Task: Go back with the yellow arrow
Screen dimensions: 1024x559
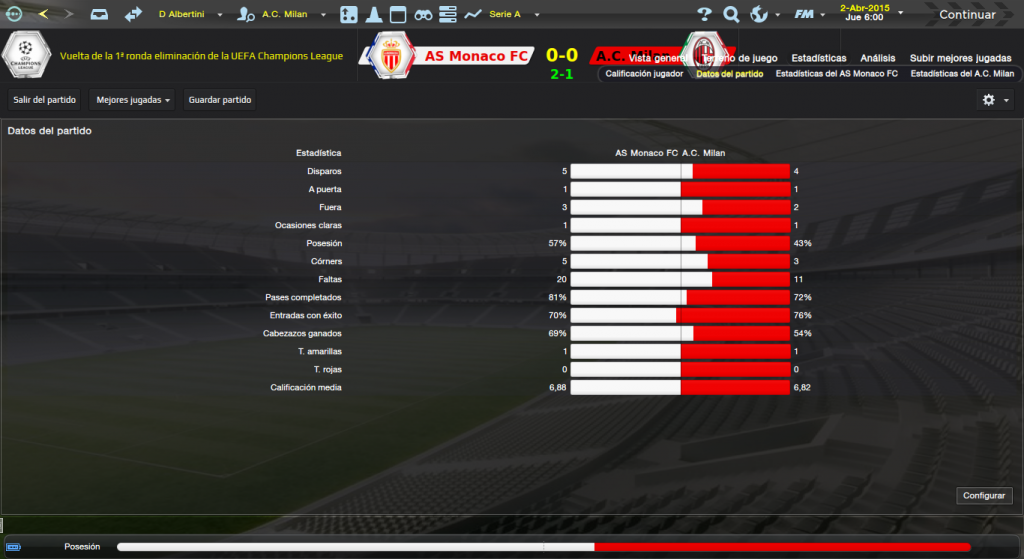Action: click(43, 14)
